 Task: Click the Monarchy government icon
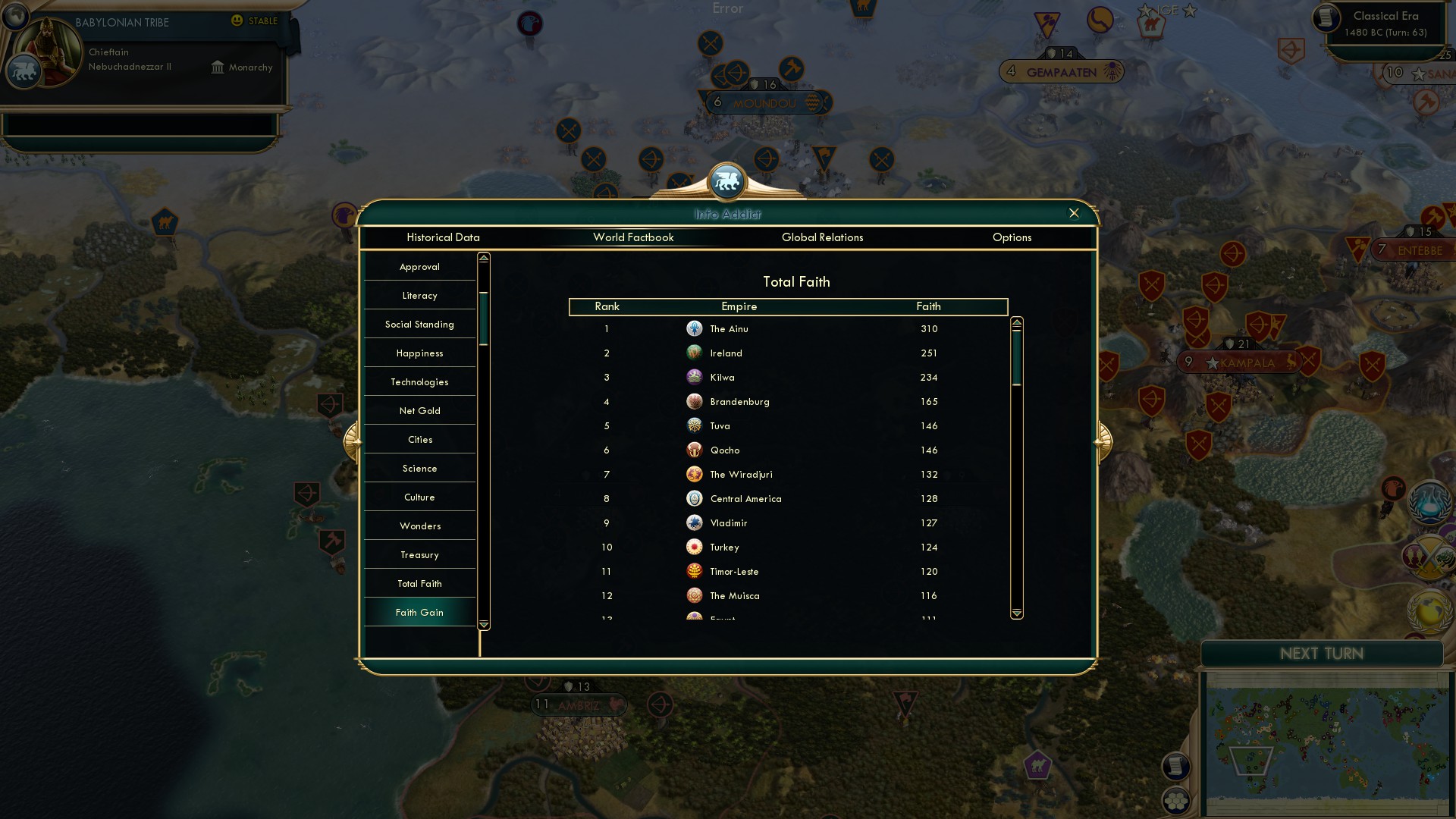pos(218,67)
